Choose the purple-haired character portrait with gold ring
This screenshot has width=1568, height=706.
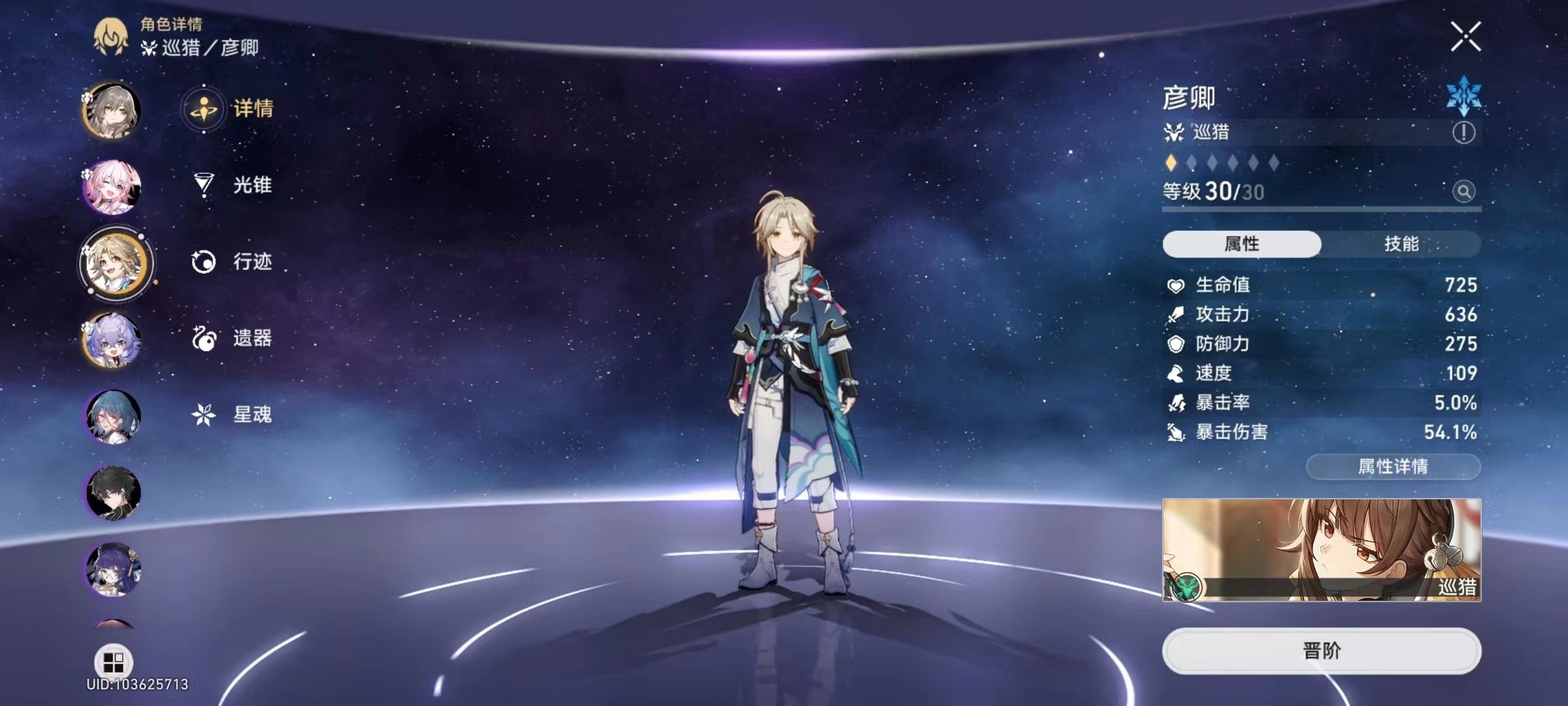[112, 341]
